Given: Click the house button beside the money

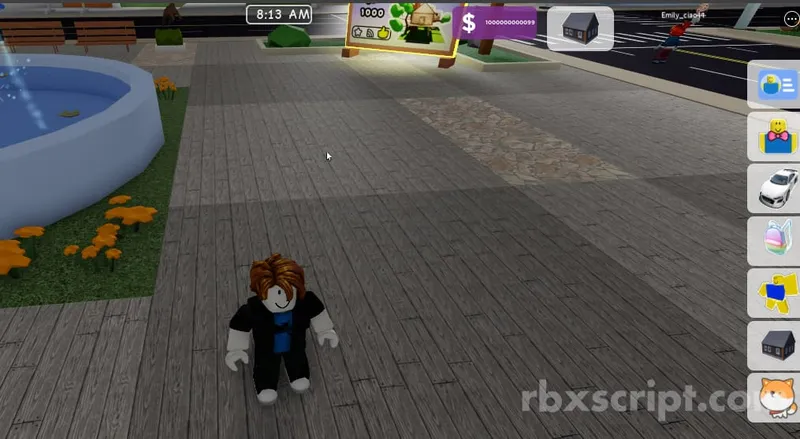Looking at the screenshot, I should (580, 27).
